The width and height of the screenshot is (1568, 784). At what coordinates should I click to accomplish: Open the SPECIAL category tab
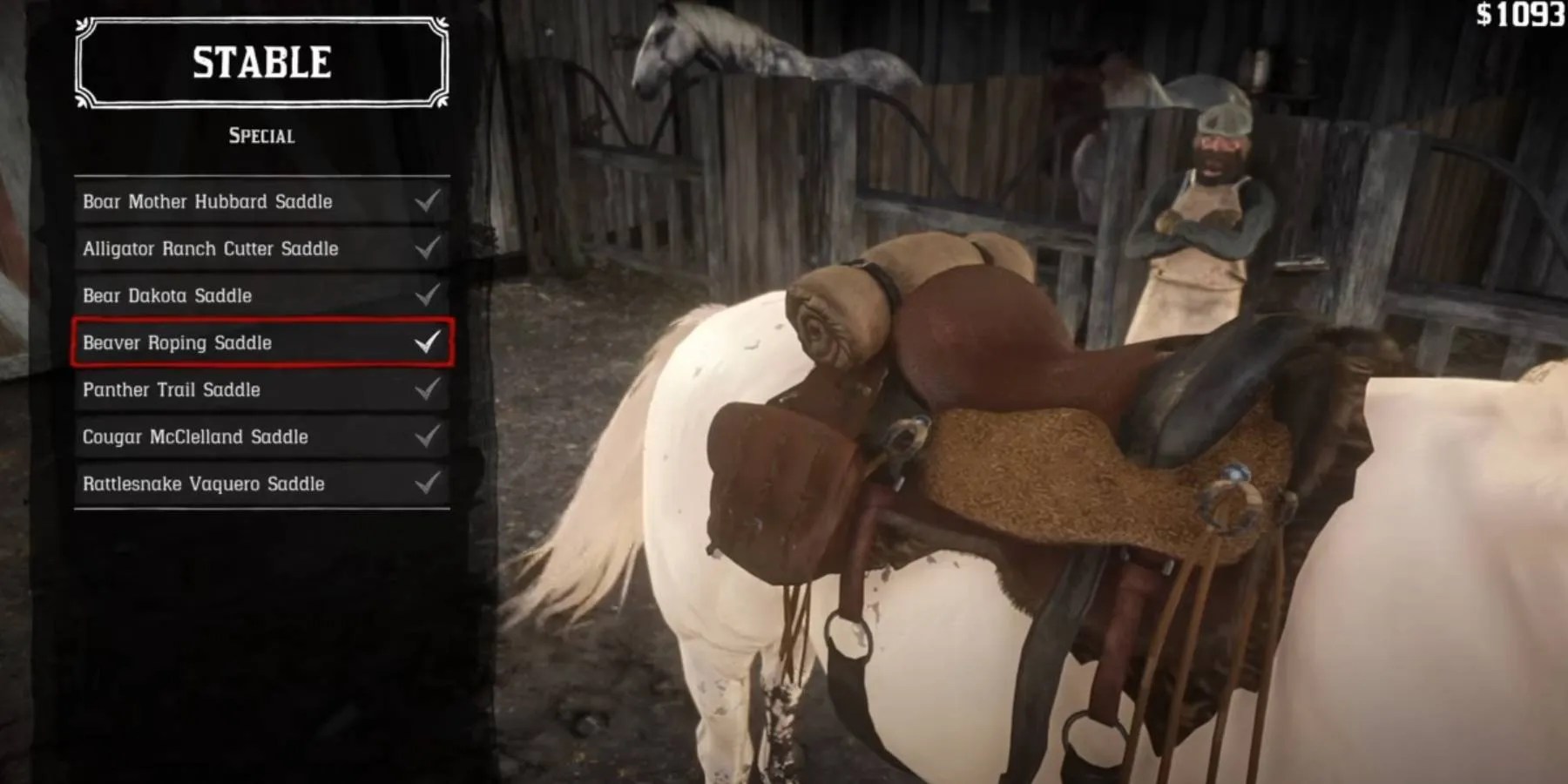pyautogui.click(x=260, y=135)
